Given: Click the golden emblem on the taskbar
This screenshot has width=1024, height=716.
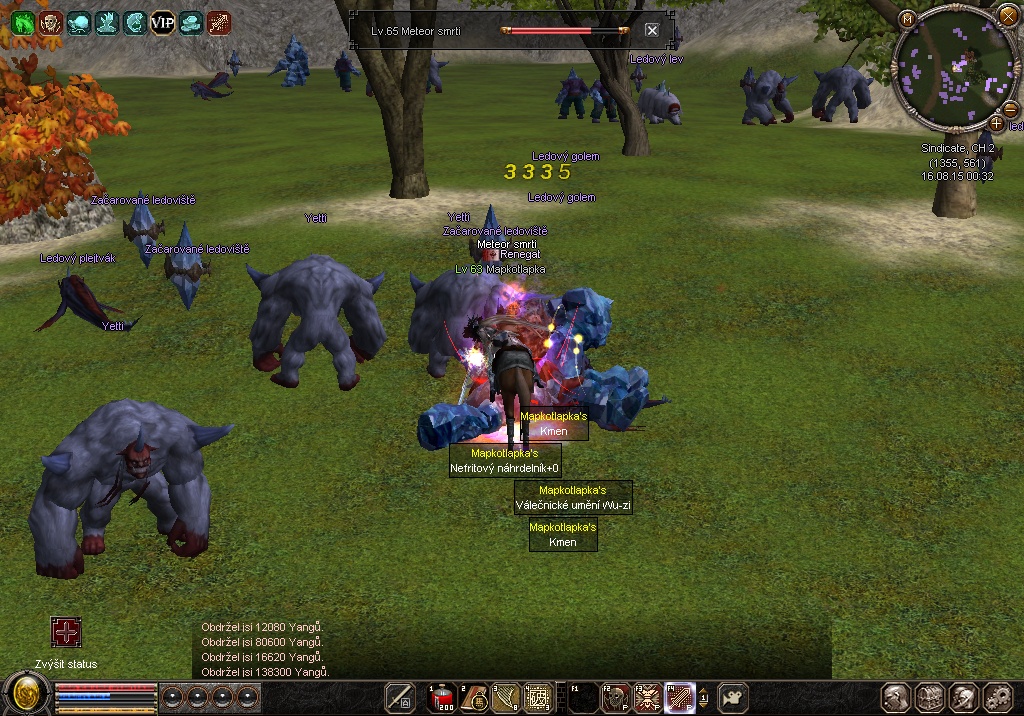Looking at the screenshot, I should 27,694.
